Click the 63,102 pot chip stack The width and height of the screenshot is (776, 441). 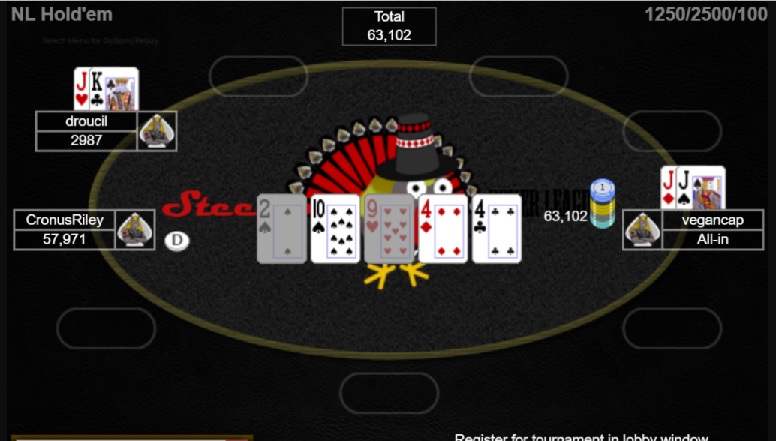pyautogui.click(x=602, y=204)
